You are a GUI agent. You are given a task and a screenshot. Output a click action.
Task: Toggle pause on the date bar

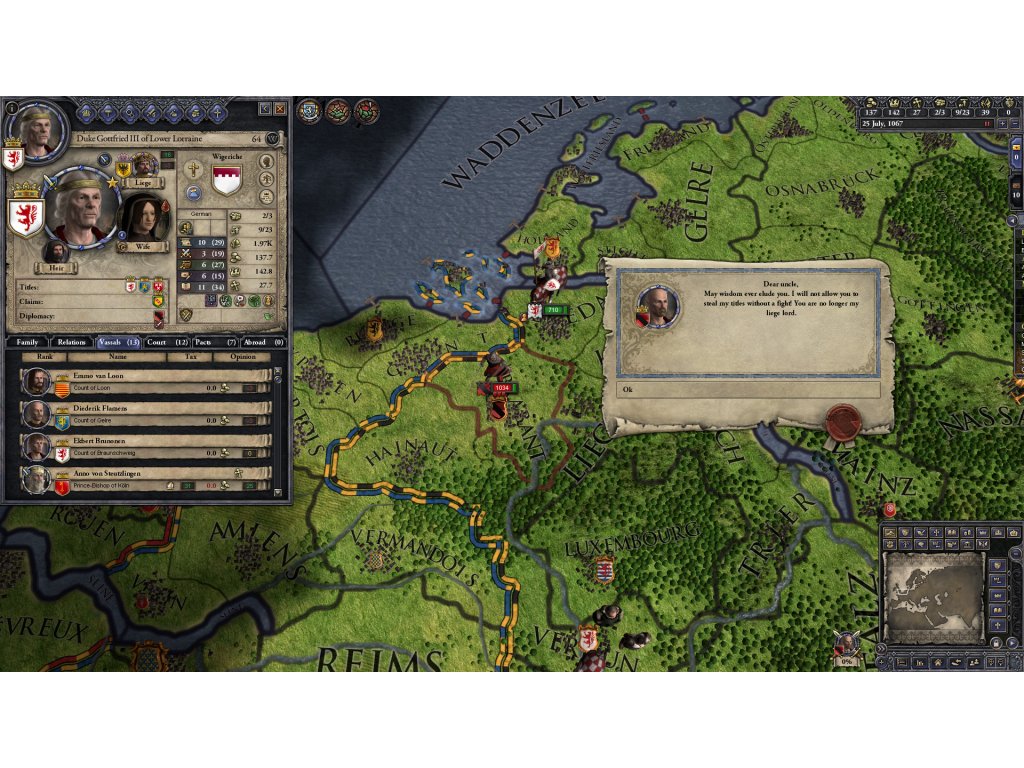click(988, 123)
